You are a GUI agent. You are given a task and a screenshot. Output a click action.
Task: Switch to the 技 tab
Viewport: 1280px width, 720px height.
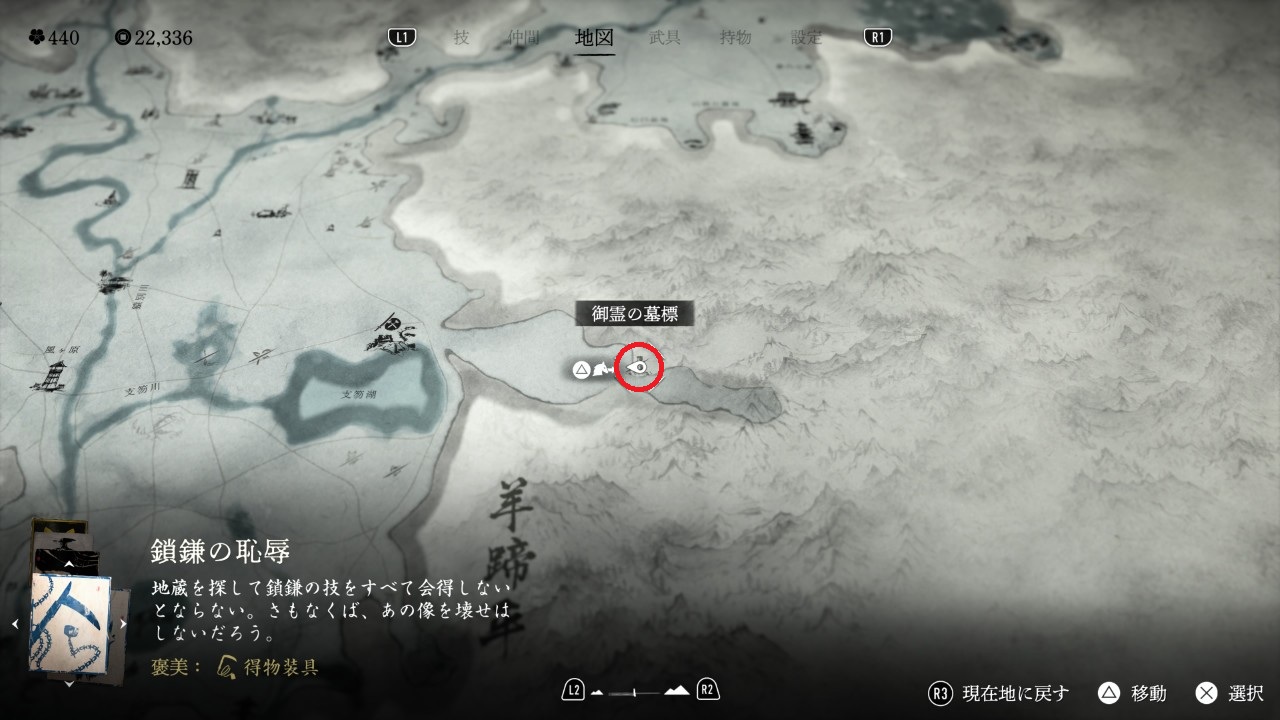[461, 38]
